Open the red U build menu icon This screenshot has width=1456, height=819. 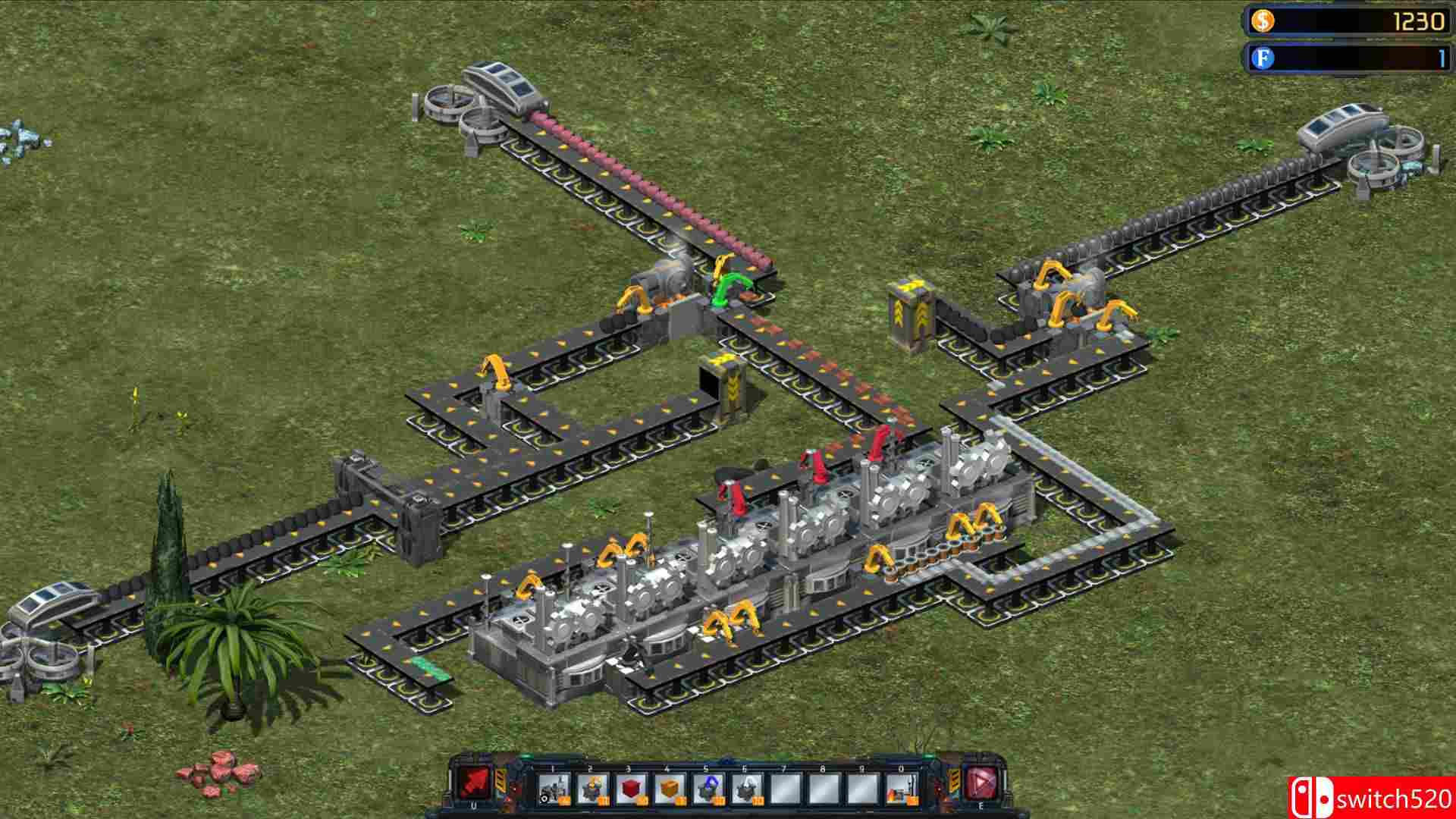(475, 783)
